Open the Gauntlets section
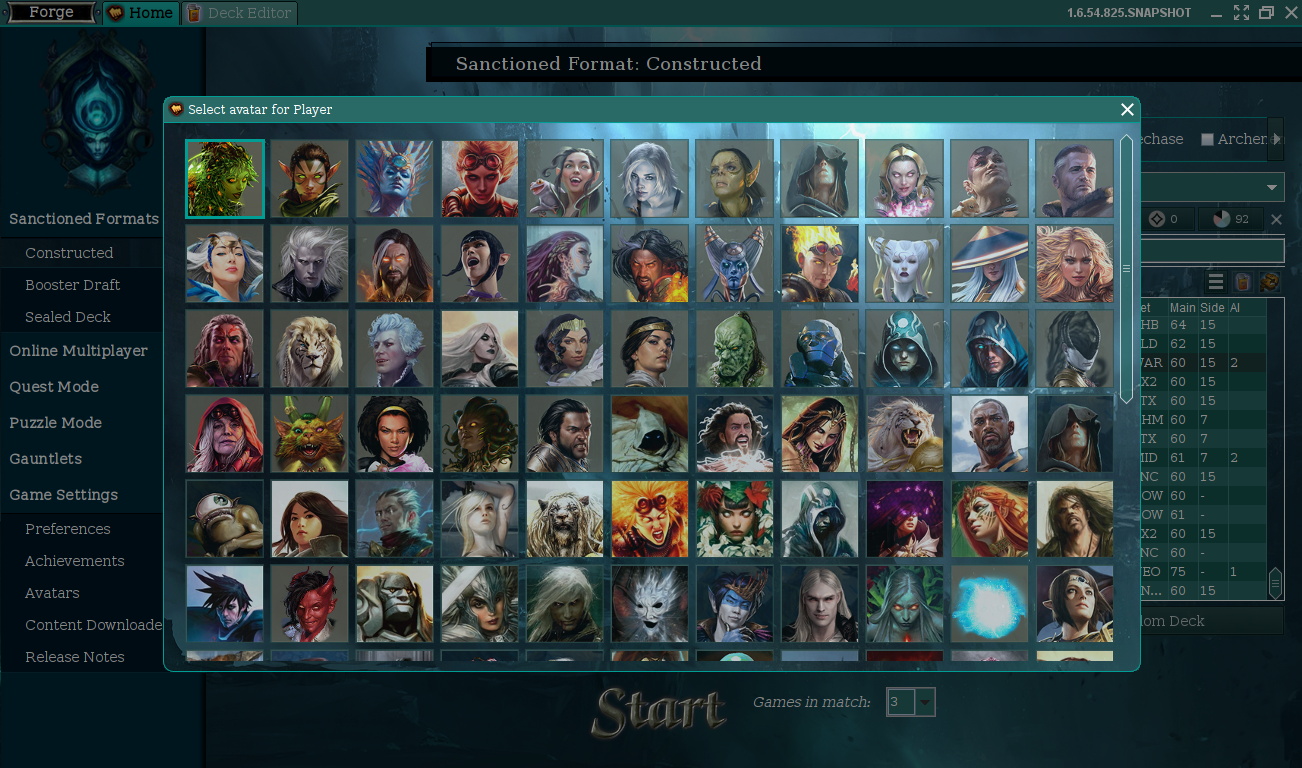1302x768 pixels. tap(46, 459)
